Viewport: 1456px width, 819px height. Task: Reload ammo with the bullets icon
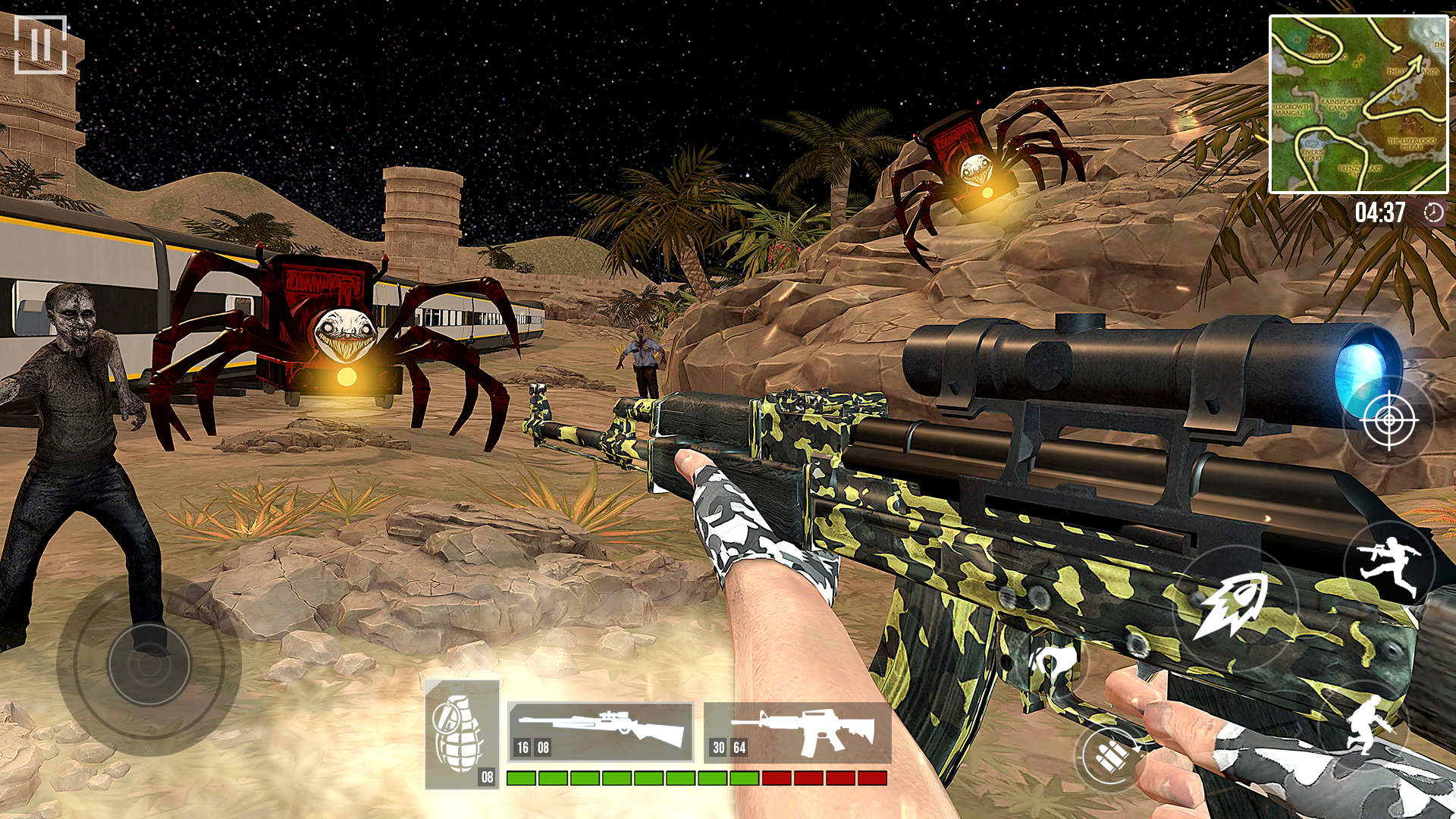tap(1112, 756)
